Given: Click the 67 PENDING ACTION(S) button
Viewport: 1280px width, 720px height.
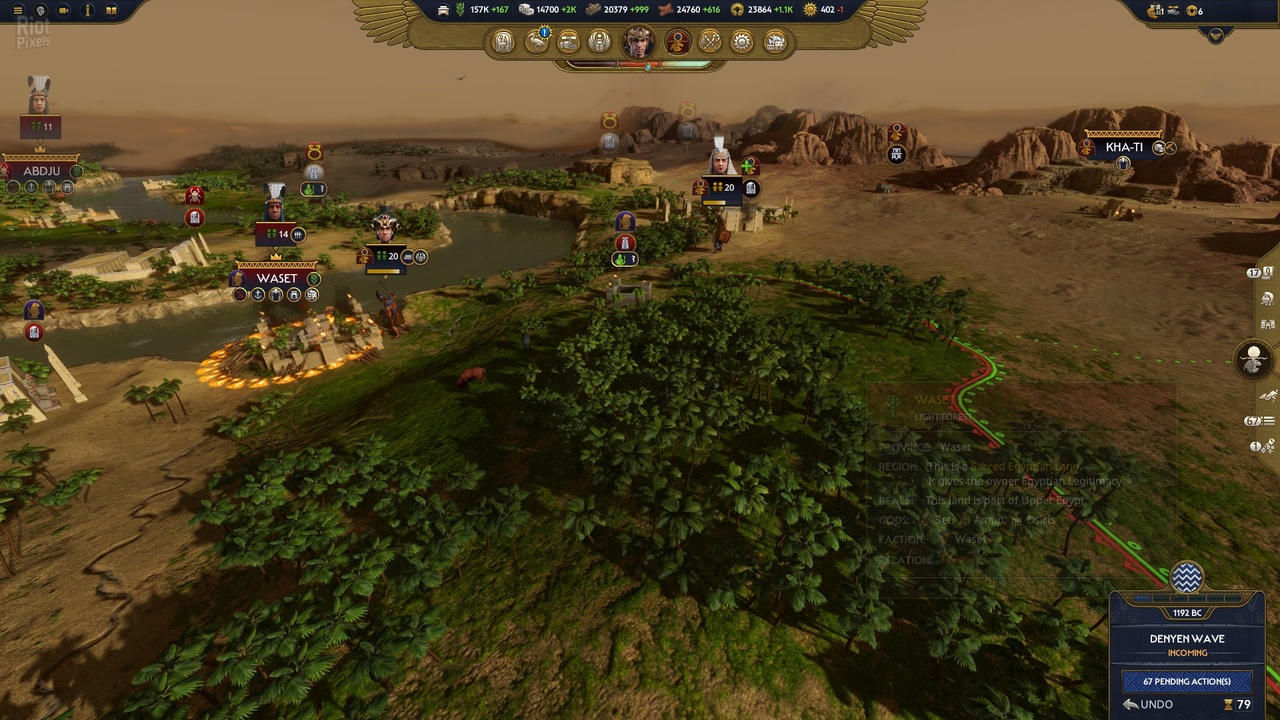Looking at the screenshot, I should pyautogui.click(x=1186, y=681).
